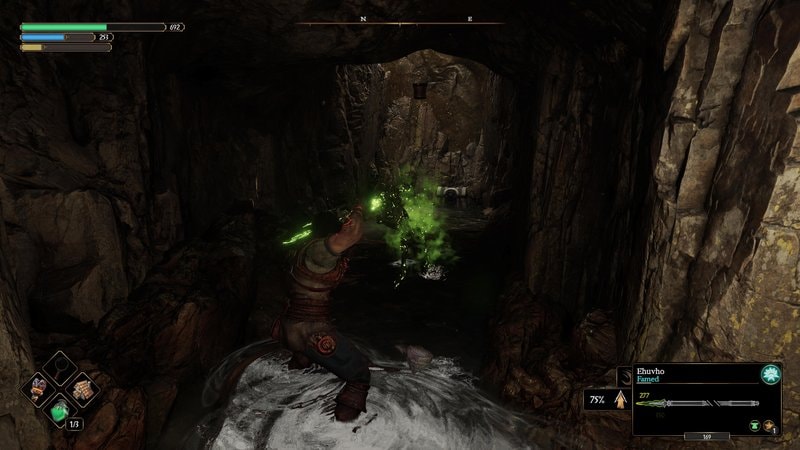The height and width of the screenshot is (450, 800).
Task: Select the green anvil icon
Action: tap(754, 425)
